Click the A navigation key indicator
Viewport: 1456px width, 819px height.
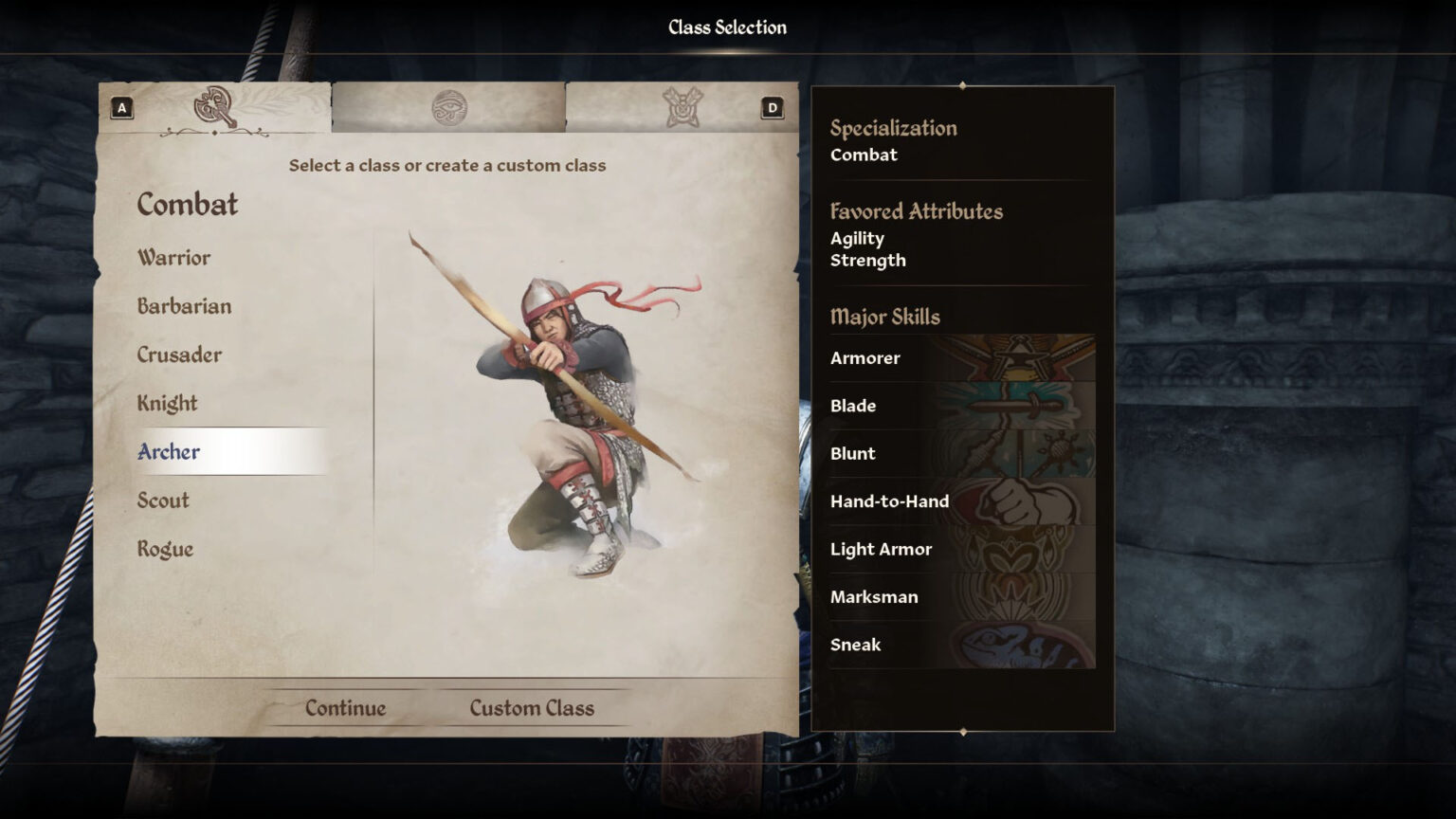click(120, 107)
